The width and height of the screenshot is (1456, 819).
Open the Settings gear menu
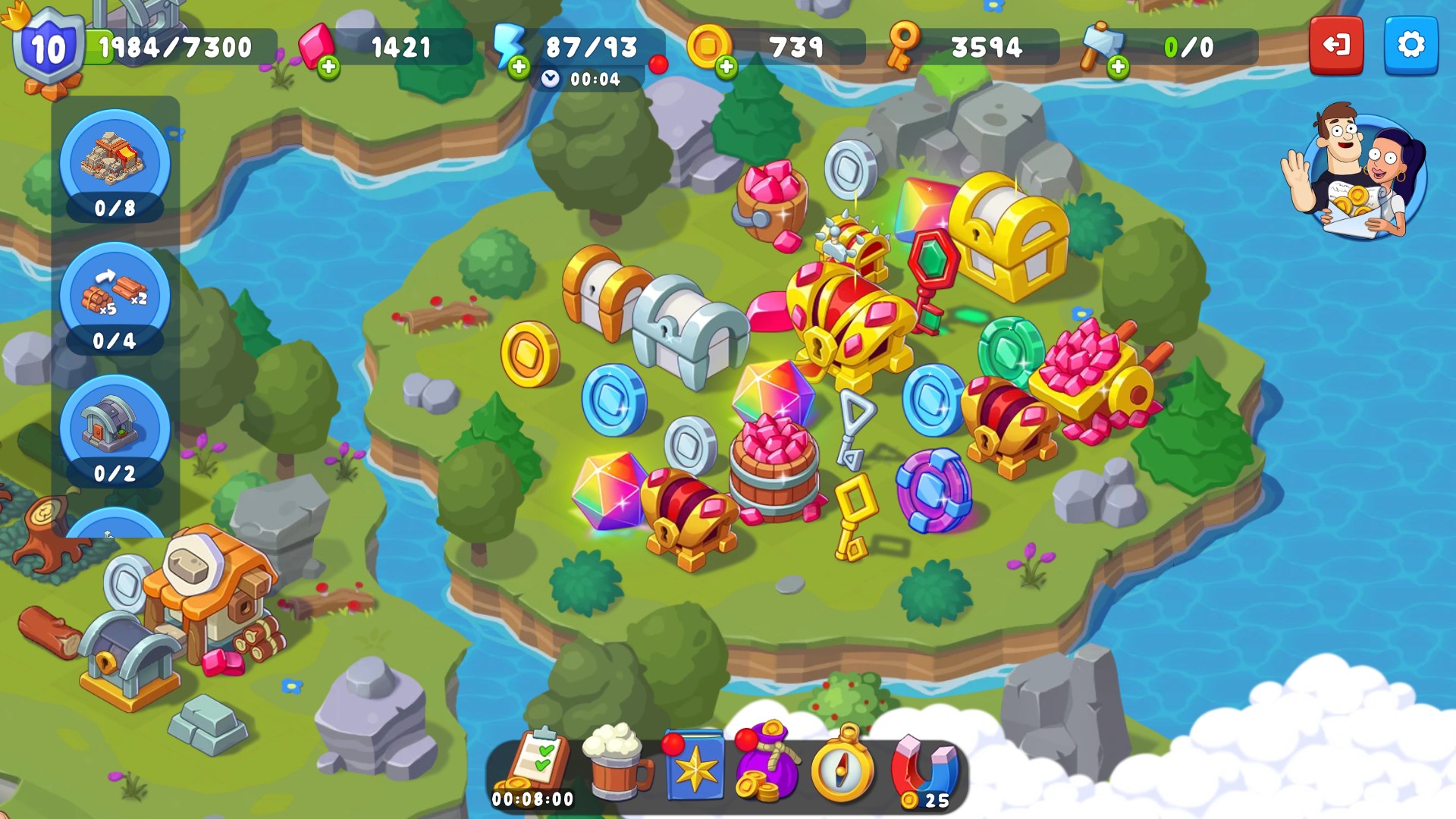pos(1412,46)
